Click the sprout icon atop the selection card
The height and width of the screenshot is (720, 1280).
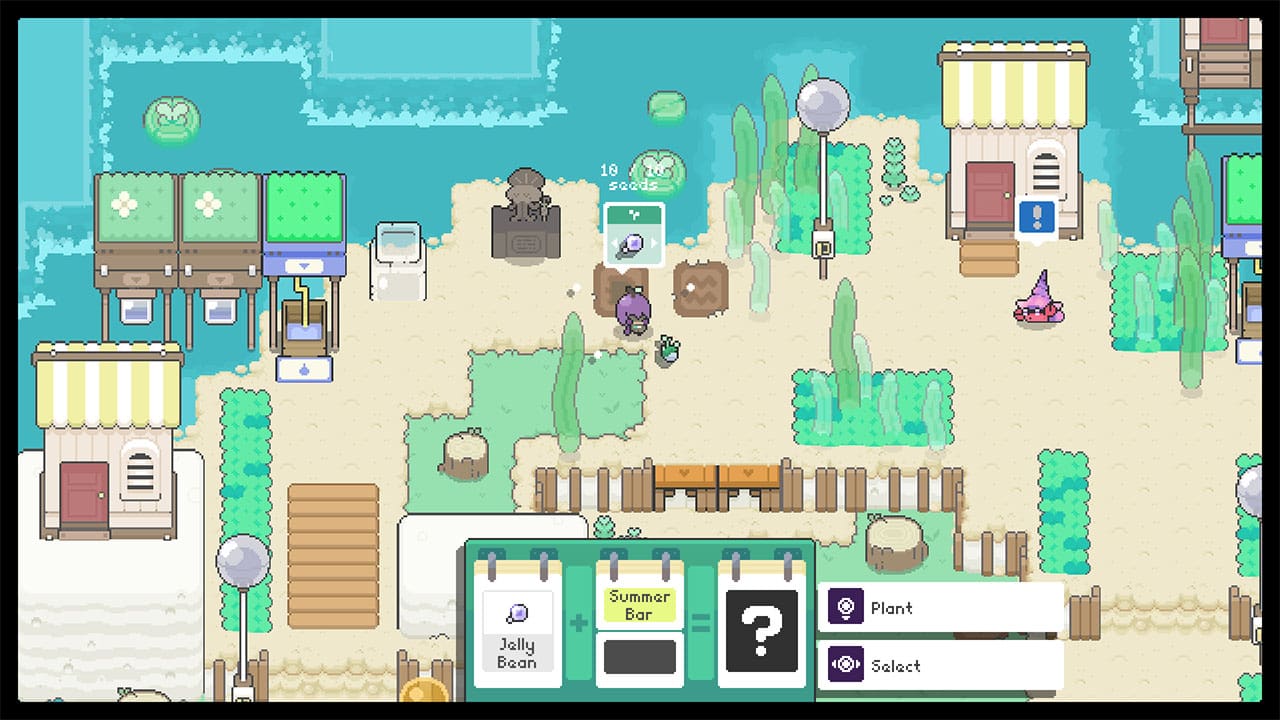click(635, 215)
